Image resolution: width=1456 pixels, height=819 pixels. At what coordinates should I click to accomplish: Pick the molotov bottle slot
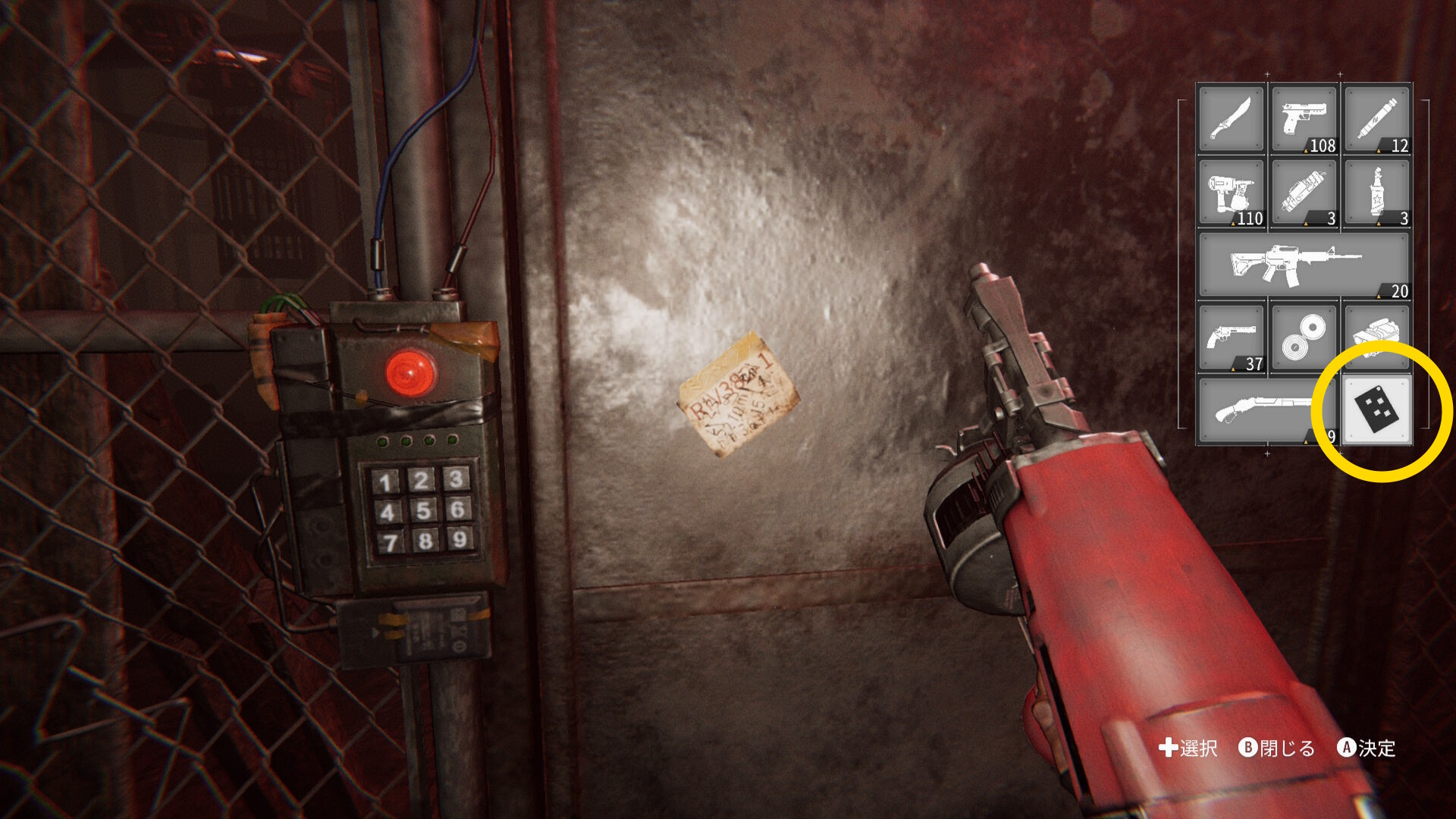(x=1376, y=192)
